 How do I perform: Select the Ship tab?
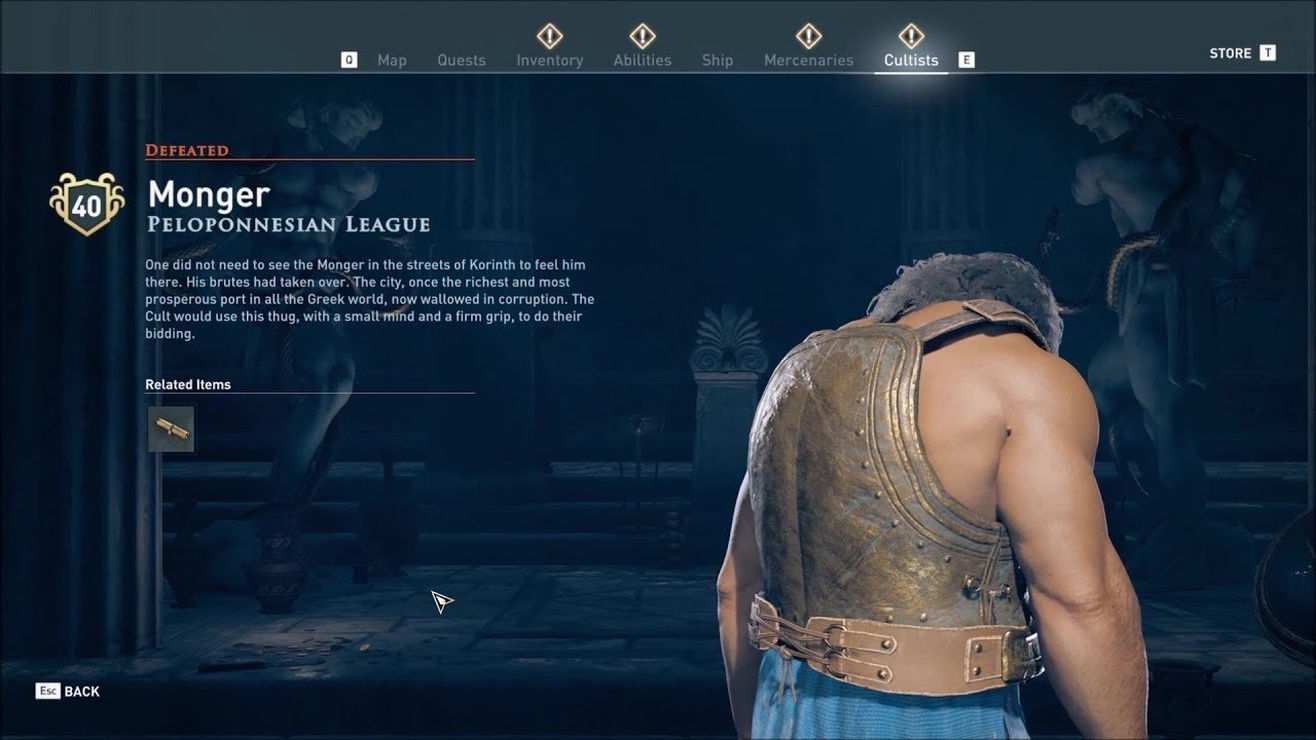point(717,60)
